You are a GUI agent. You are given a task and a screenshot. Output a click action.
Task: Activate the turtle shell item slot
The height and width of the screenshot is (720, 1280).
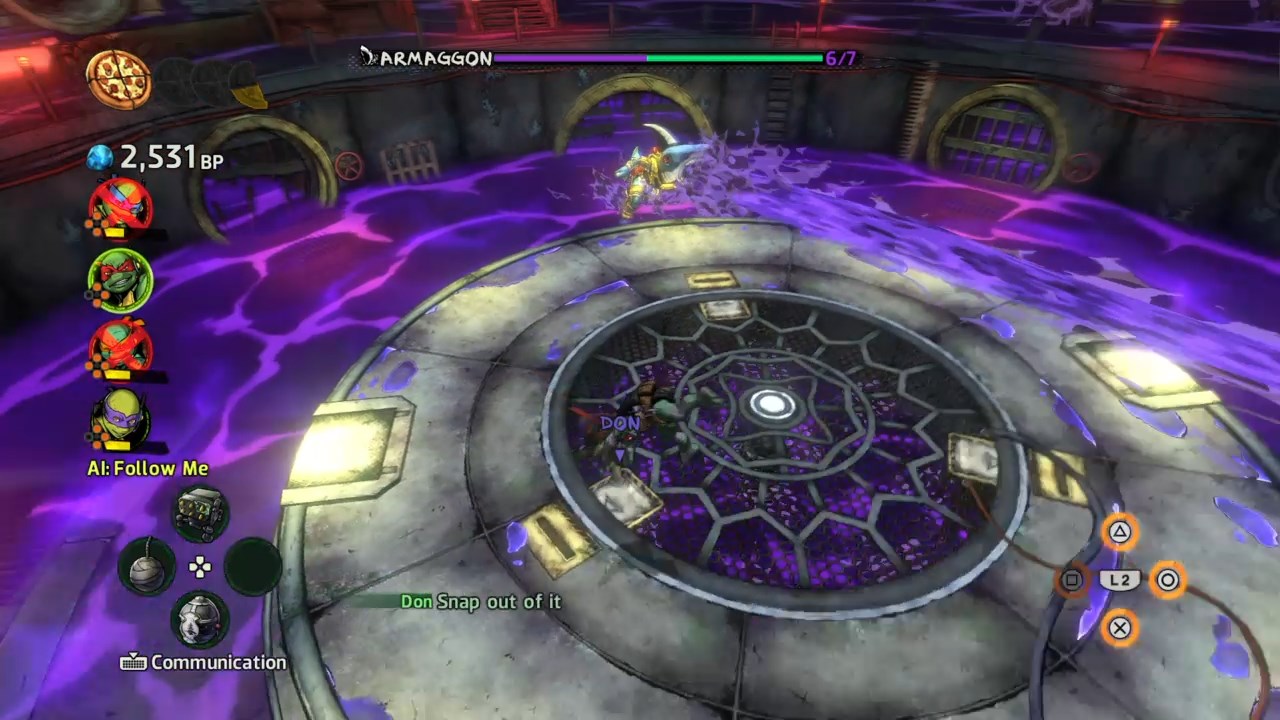(x=201, y=620)
